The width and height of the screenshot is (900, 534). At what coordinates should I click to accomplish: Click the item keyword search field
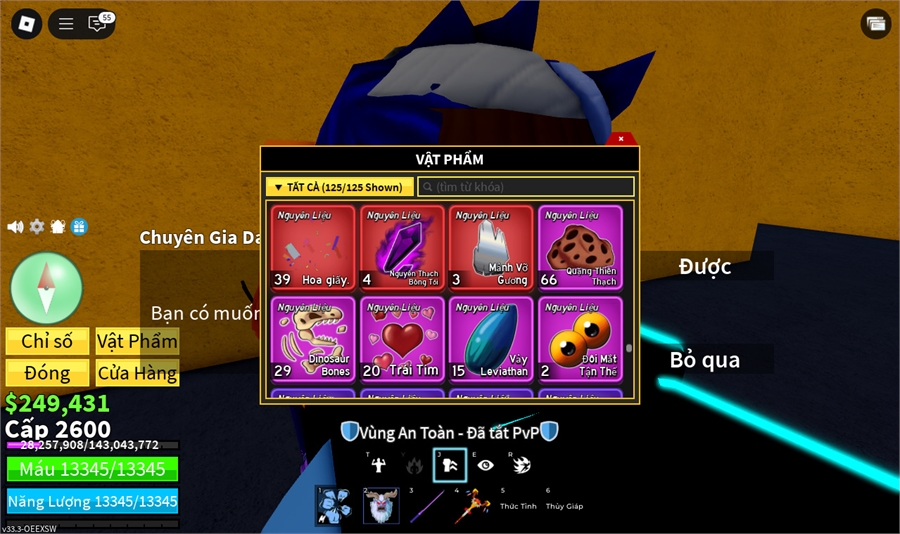click(526, 187)
